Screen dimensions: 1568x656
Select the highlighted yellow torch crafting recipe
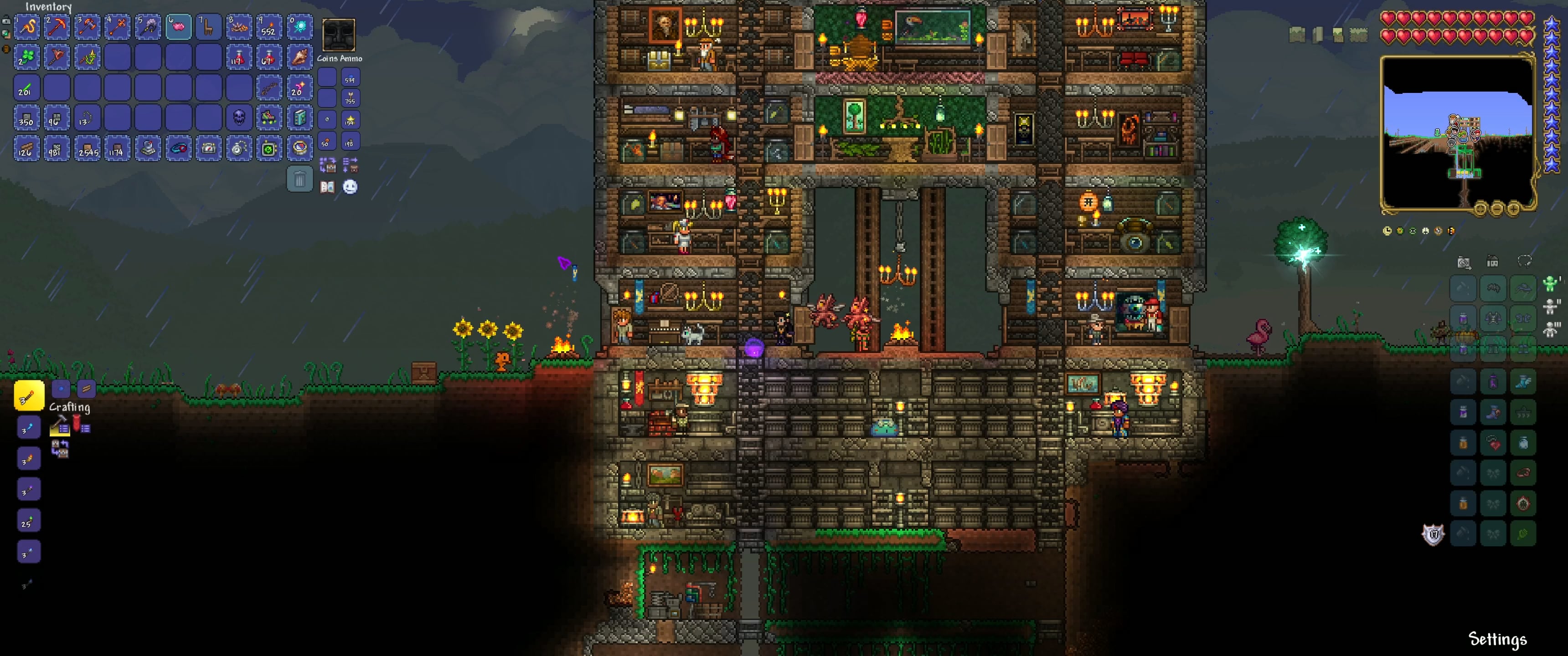pos(28,396)
